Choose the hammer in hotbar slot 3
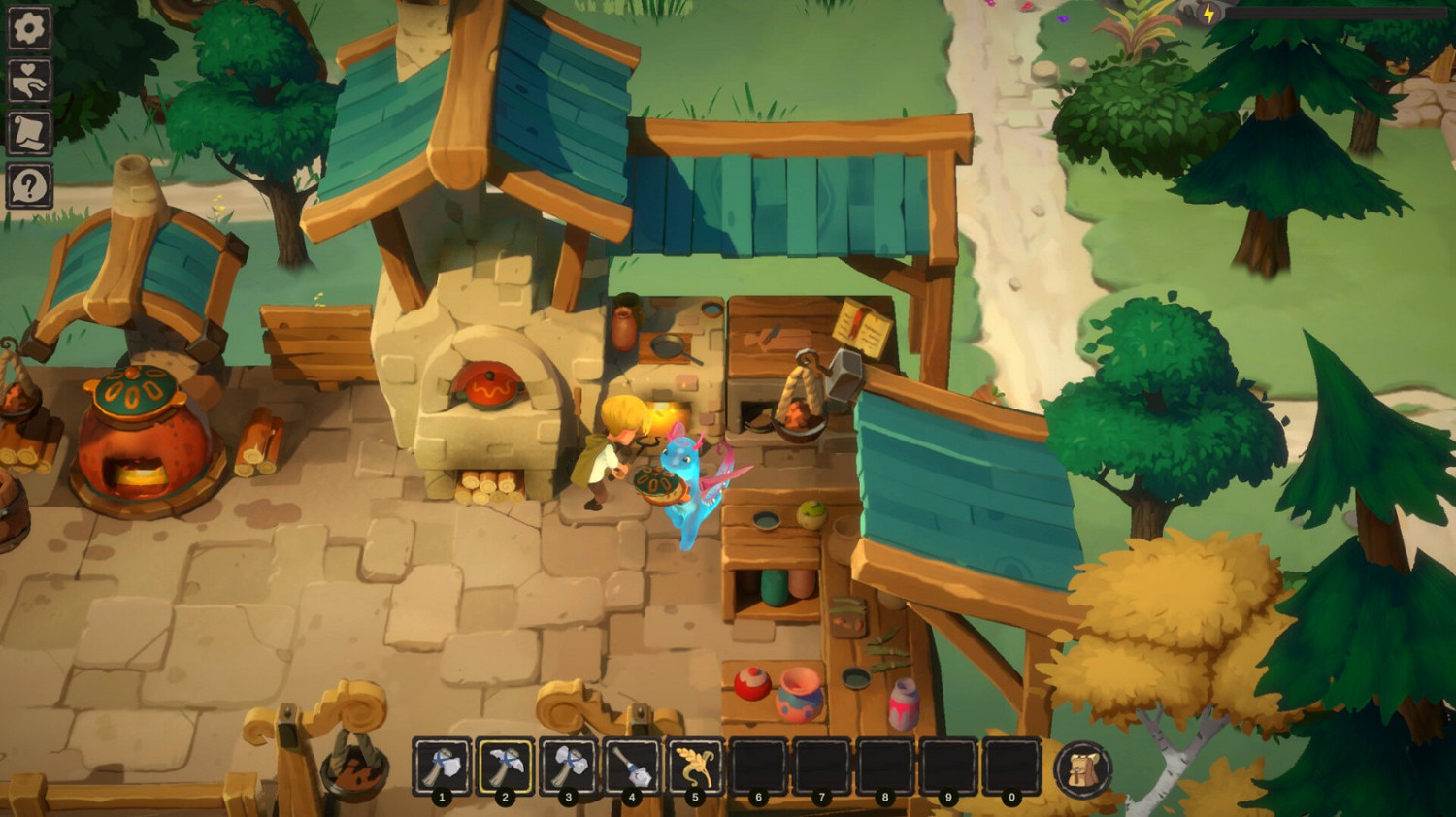 tap(569, 767)
